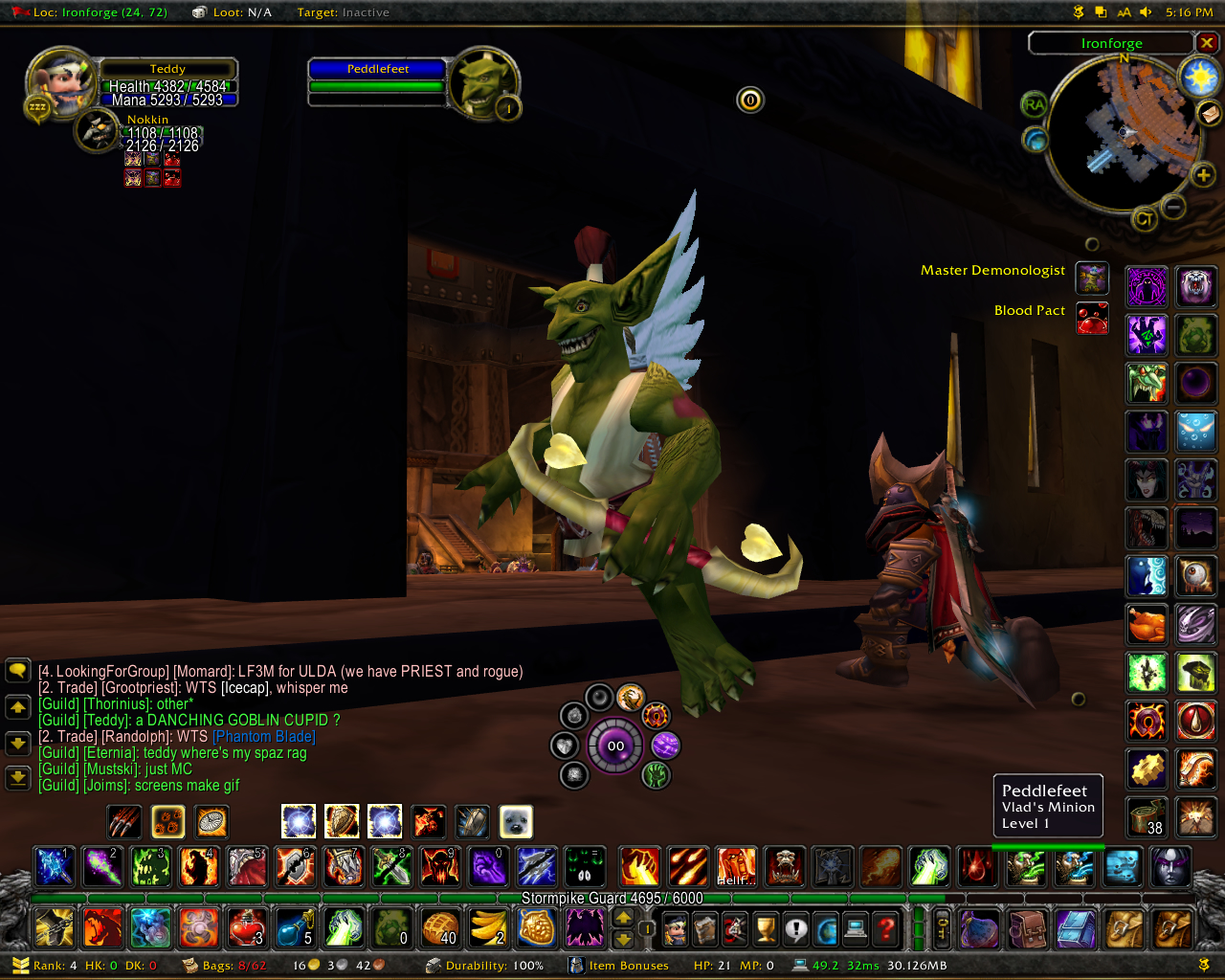
Task: Open the mail envelope icon by minimap
Action: tap(1210, 114)
